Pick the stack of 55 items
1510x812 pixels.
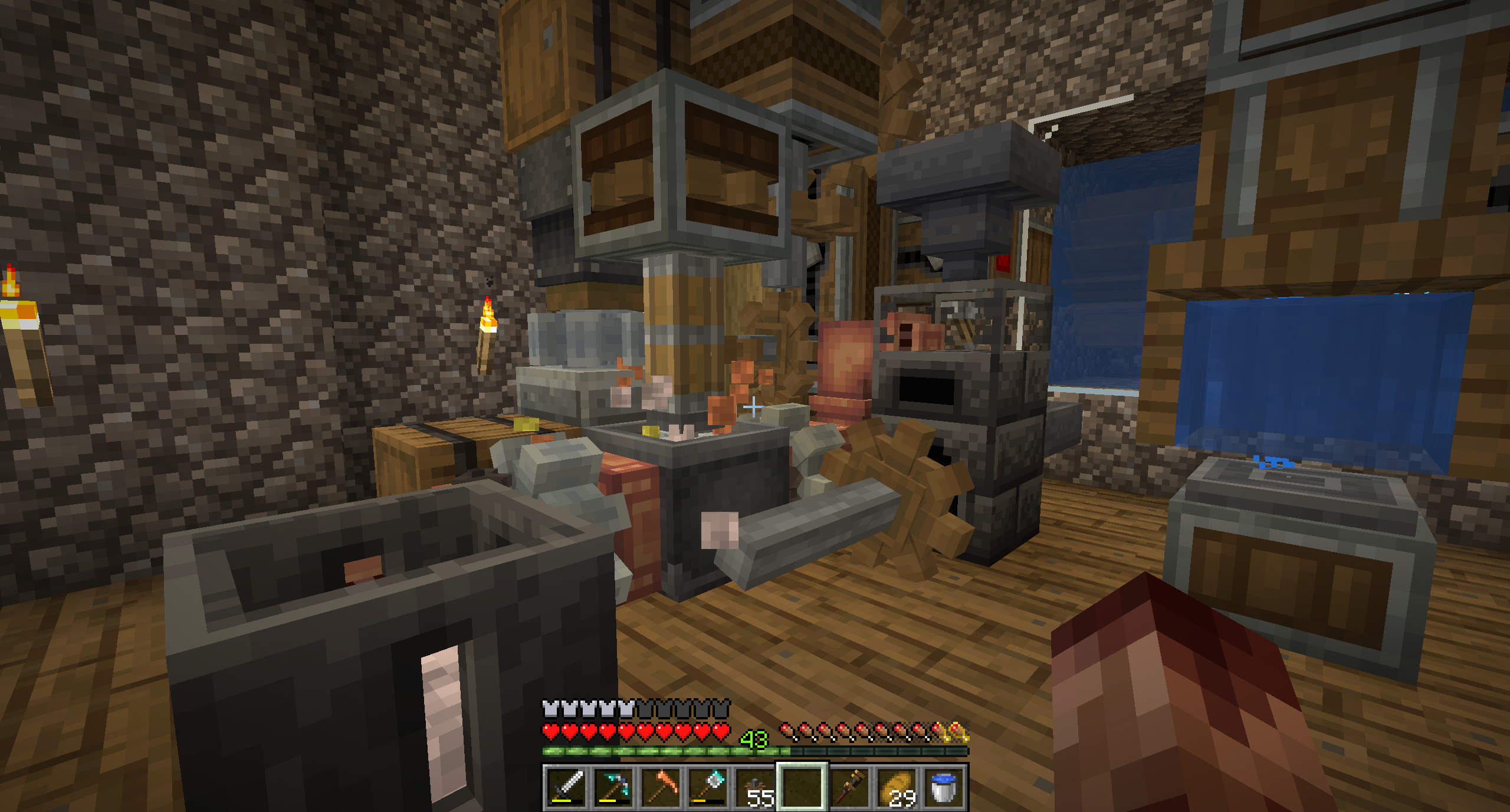click(754, 787)
